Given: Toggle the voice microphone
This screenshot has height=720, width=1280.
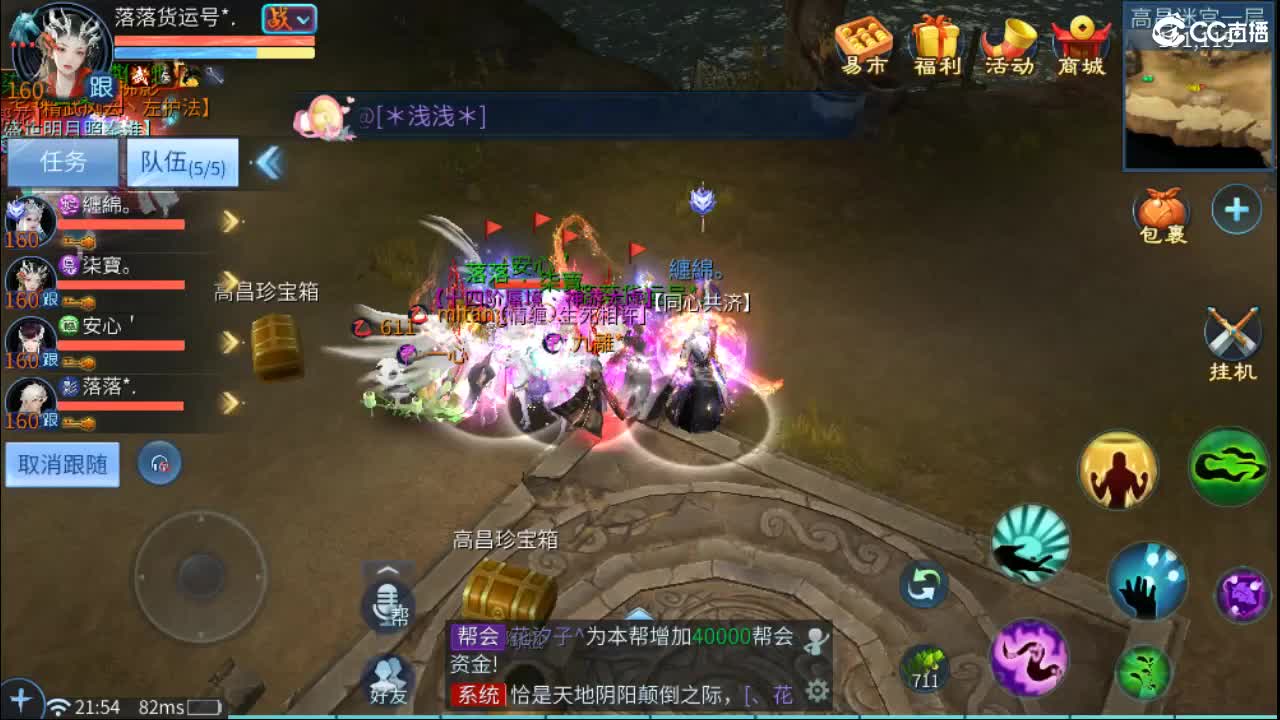Looking at the screenshot, I should 387,602.
